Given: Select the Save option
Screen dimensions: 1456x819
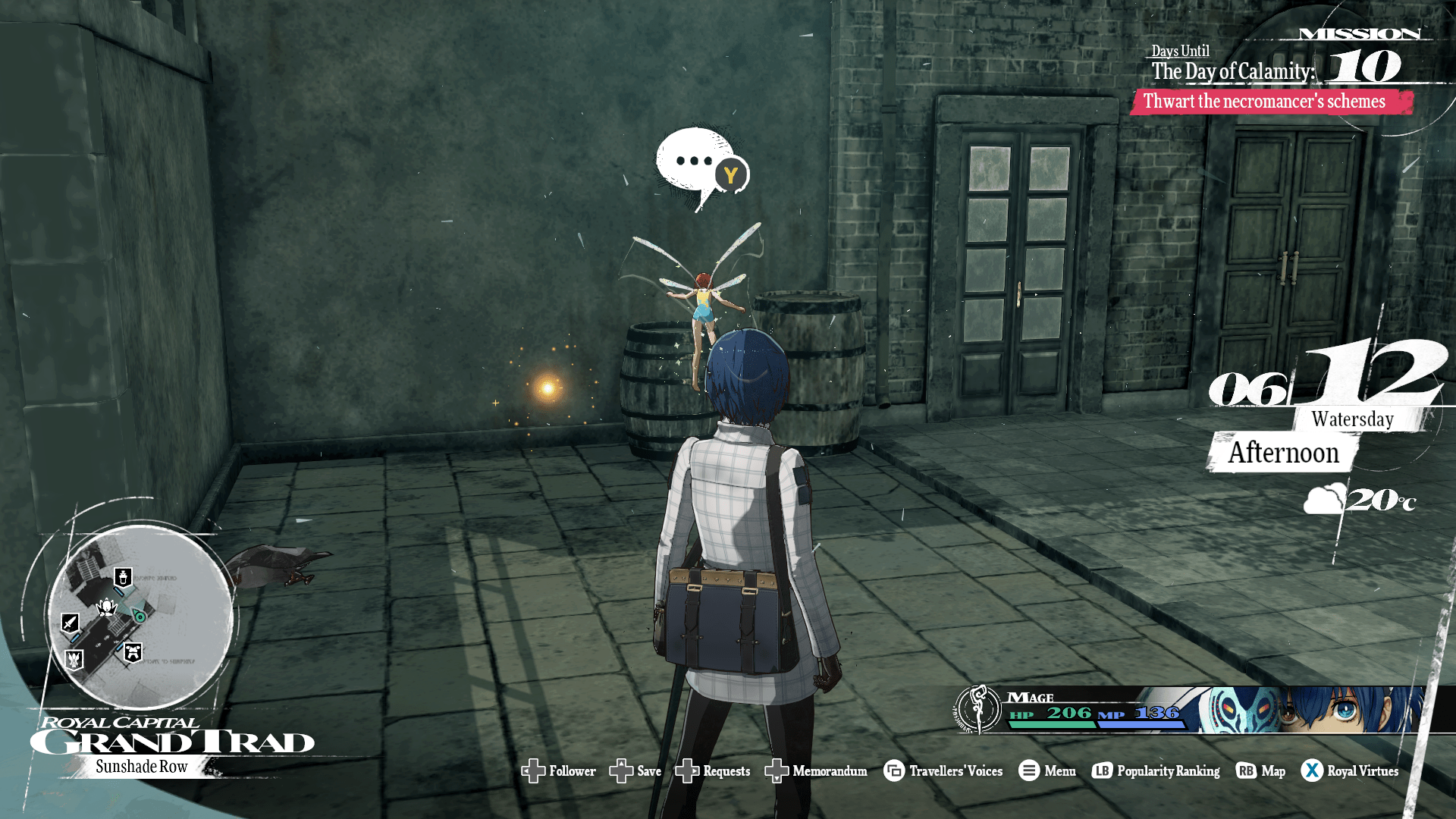Looking at the screenshot, I should pos(635,771).
